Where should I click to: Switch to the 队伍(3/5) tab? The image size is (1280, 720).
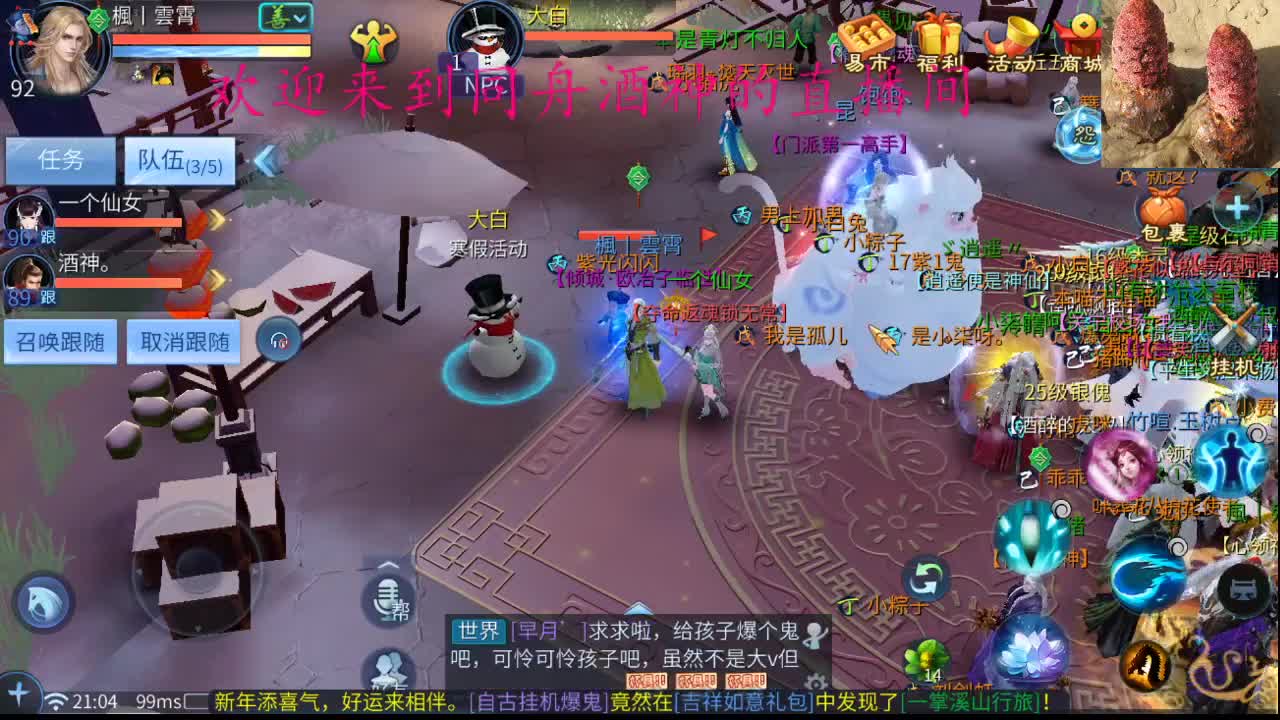pos(178,160)
